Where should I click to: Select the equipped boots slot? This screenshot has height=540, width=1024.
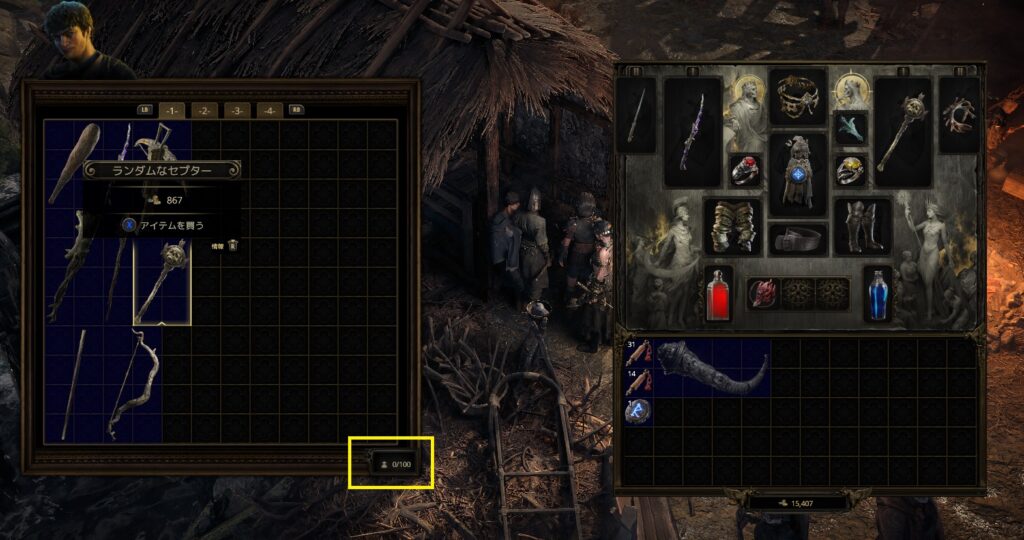[x=861, y=226]
